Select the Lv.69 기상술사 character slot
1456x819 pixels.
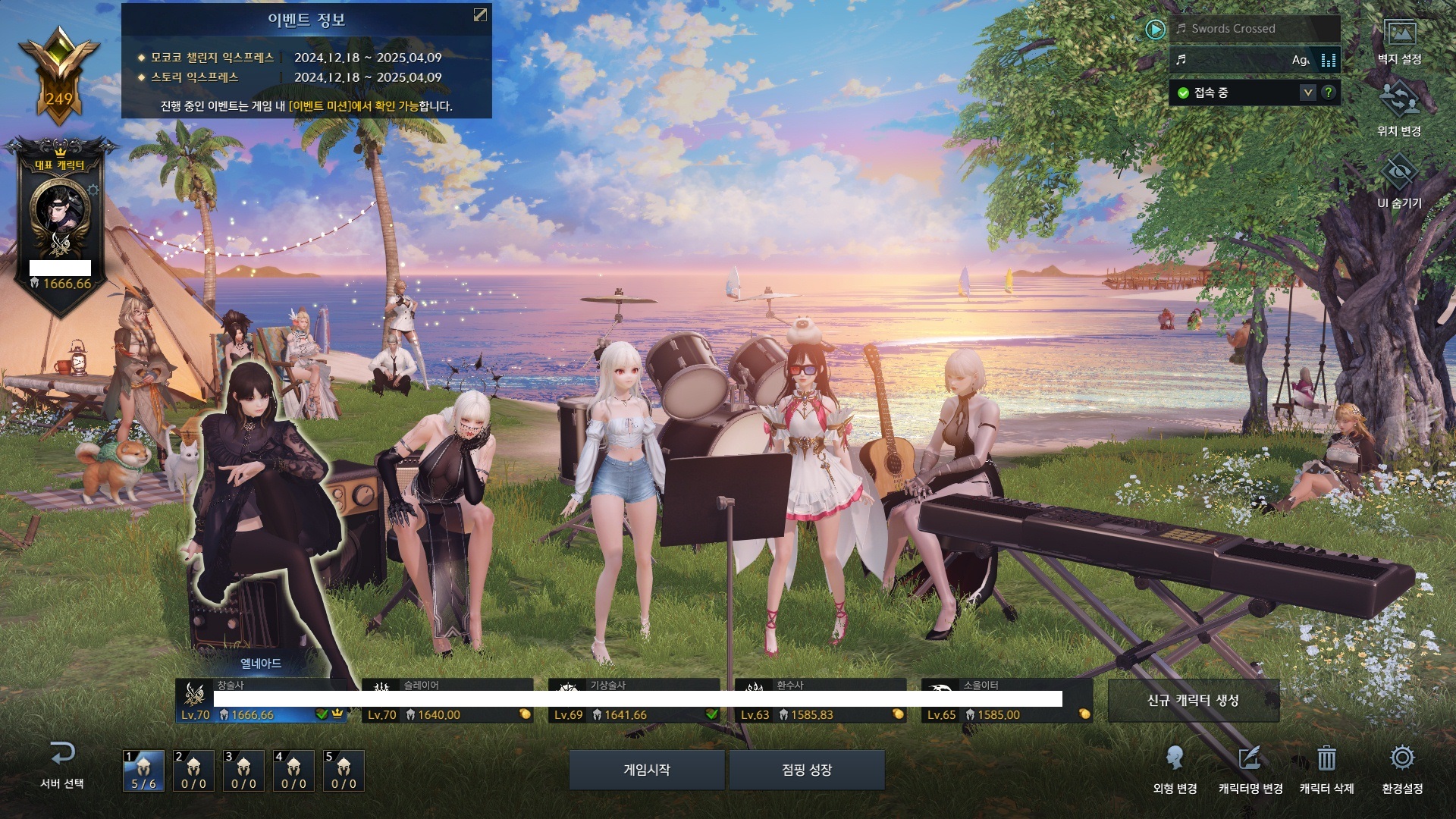pos(634,701)
